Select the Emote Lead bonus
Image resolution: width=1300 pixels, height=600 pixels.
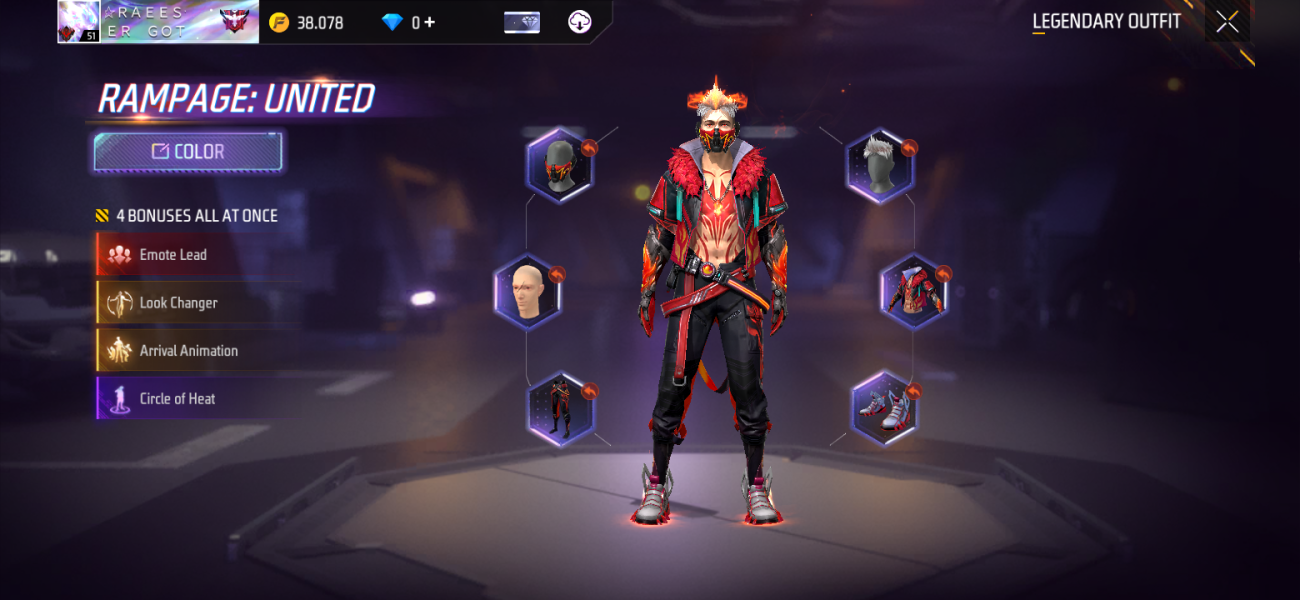172,255
